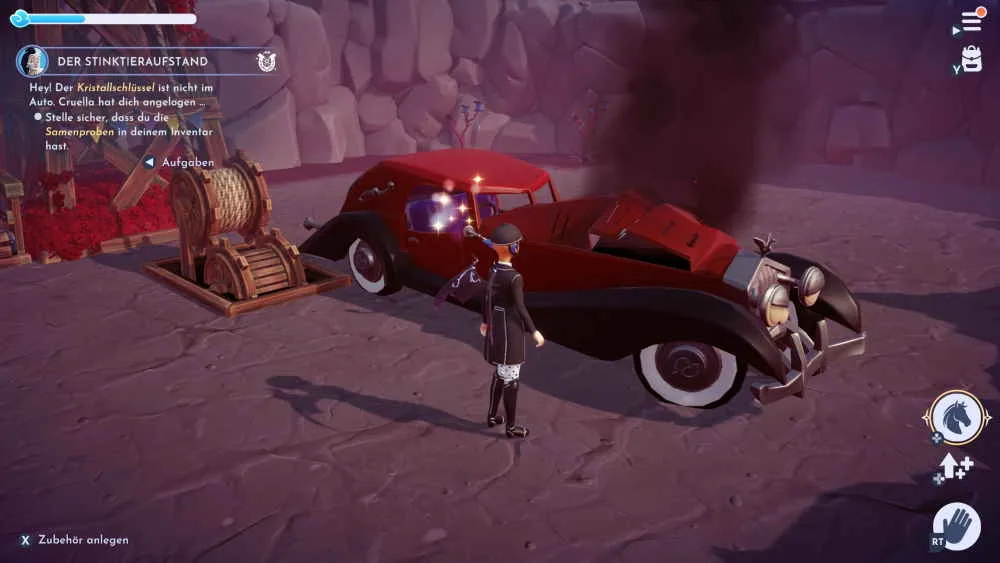
Task: Activate the white hand interact button
Action: point(957,526)
